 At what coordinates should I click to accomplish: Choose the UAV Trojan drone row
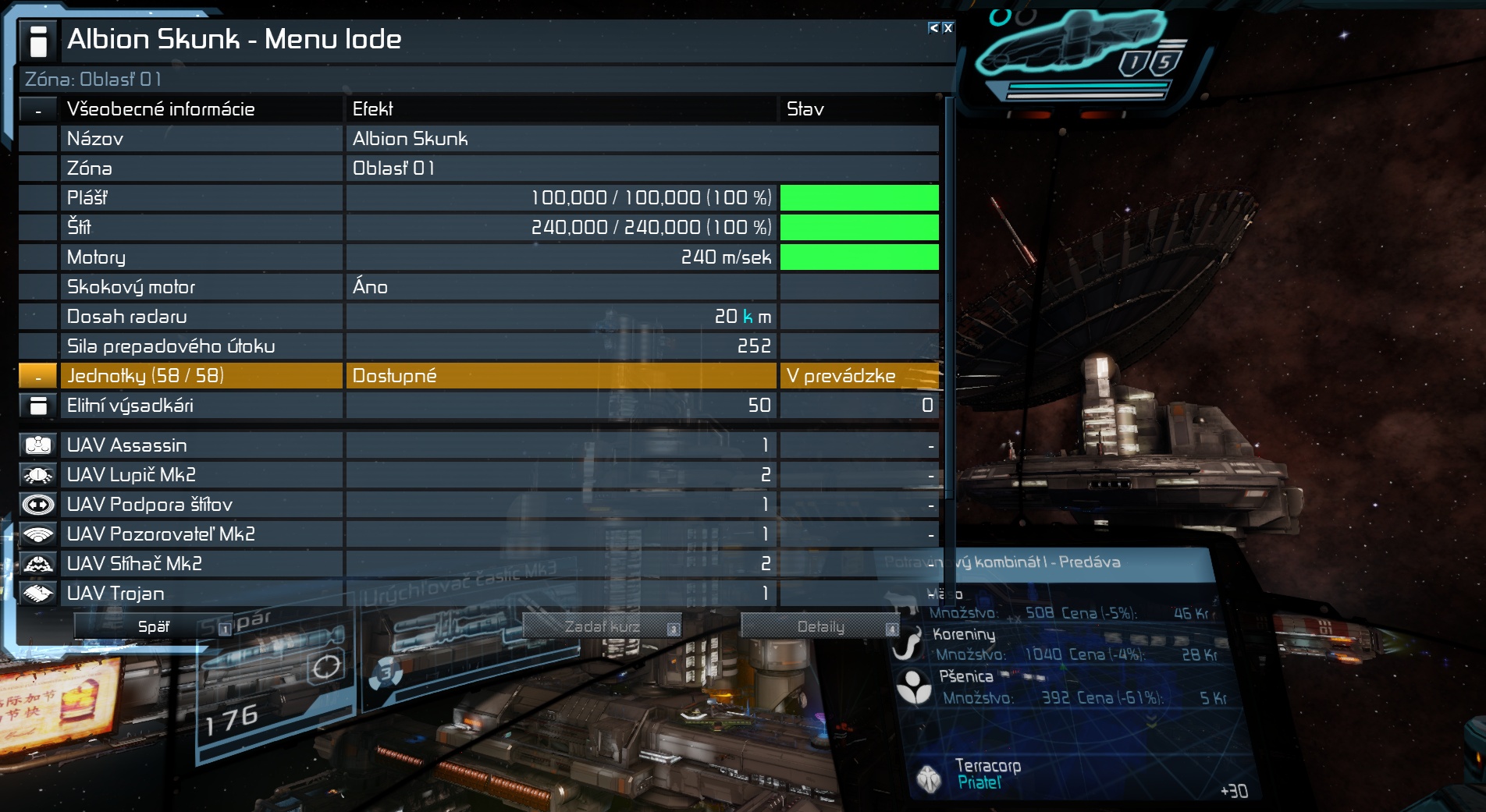[x=201, y=594]
